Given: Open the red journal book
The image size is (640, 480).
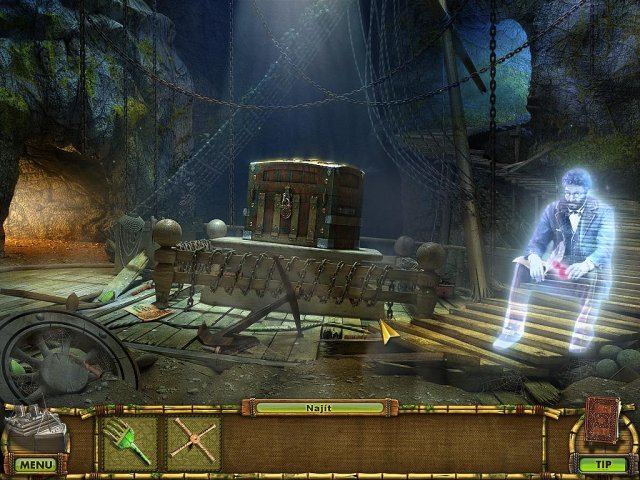Looking at the screenshot, I should [x=600, y=421].
